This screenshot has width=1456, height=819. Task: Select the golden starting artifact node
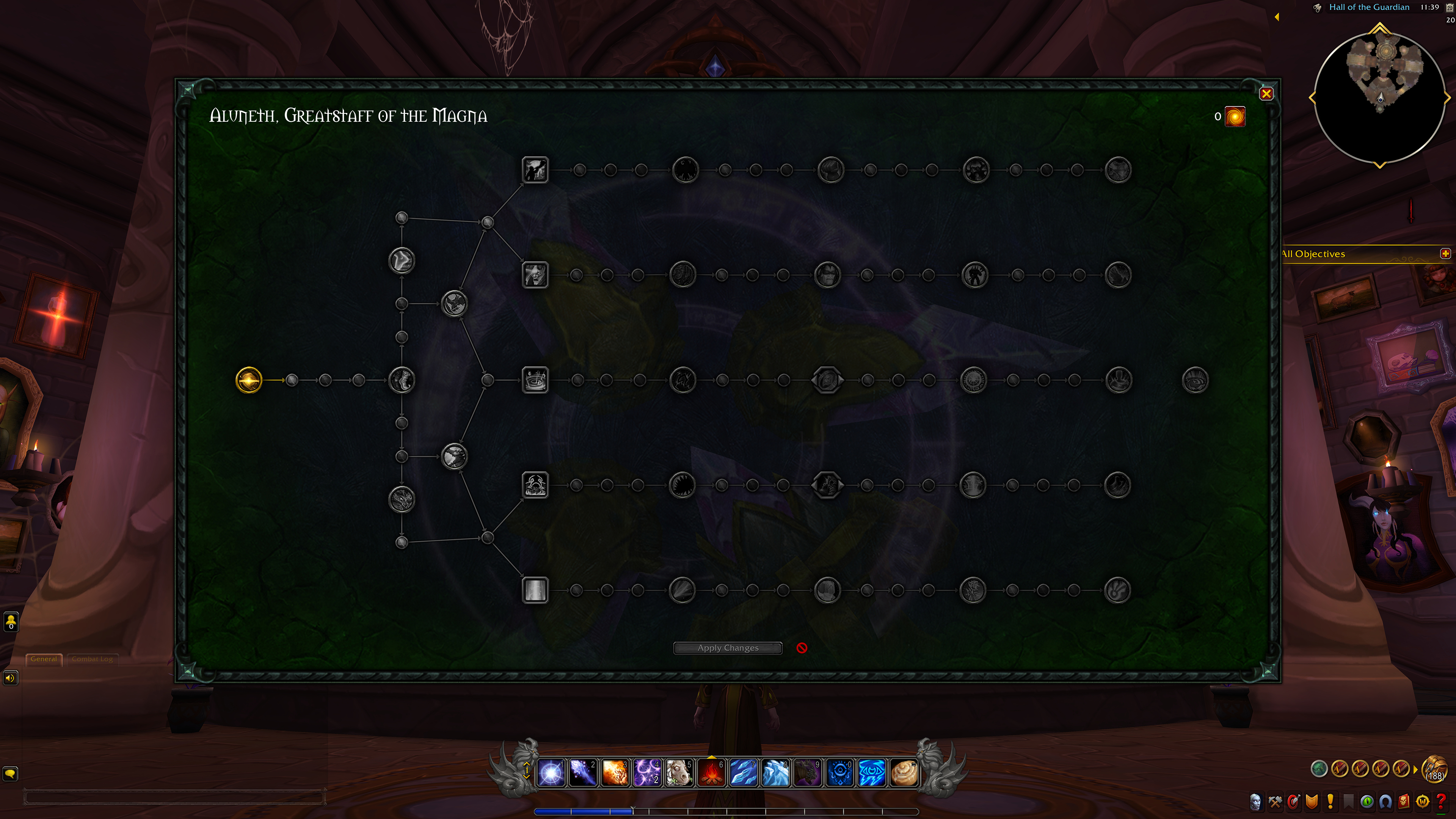click(x=249, y=380)
